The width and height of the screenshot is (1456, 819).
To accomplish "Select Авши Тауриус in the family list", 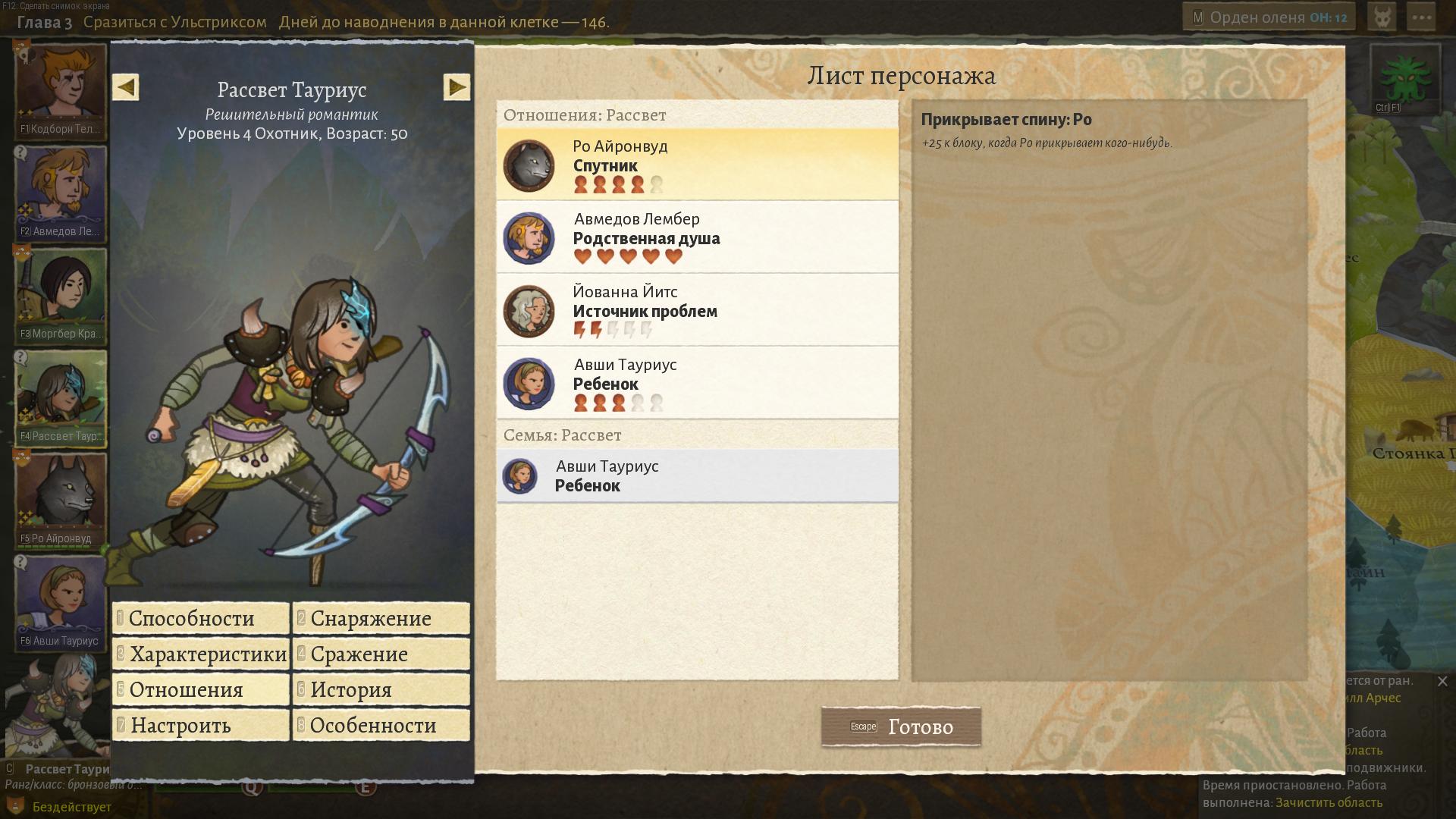I will pyautogui.click(x=697, y=475).
